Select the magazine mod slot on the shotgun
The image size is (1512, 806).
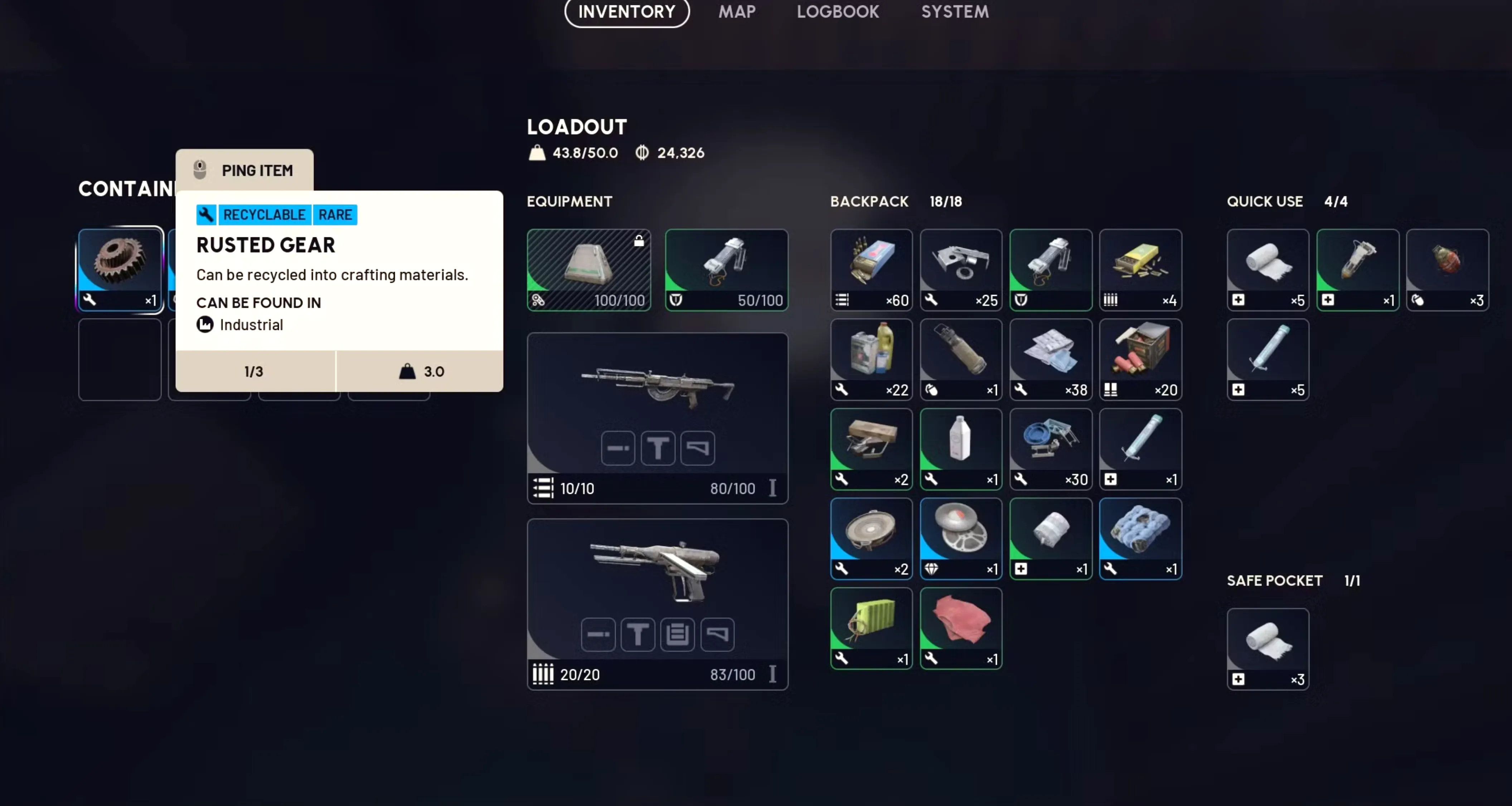677,635
